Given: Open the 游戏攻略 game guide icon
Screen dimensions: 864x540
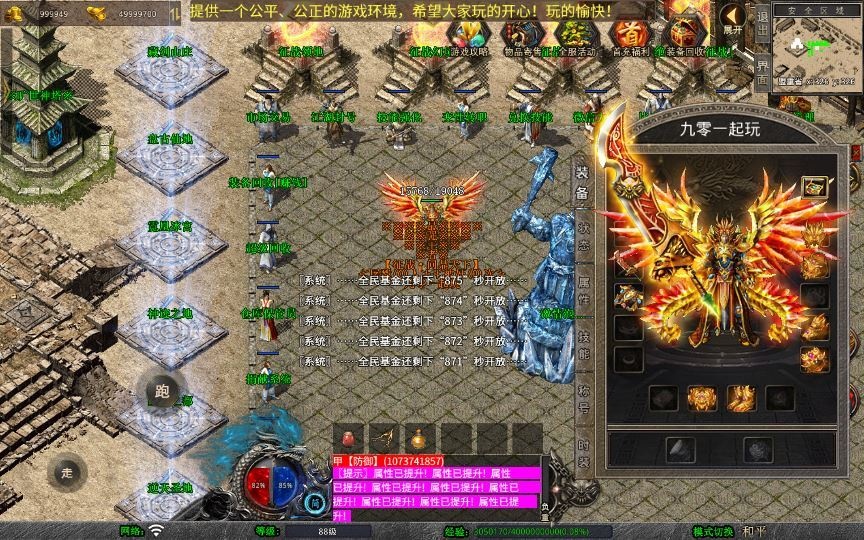Looking at the screenshot, I should 468,38.
